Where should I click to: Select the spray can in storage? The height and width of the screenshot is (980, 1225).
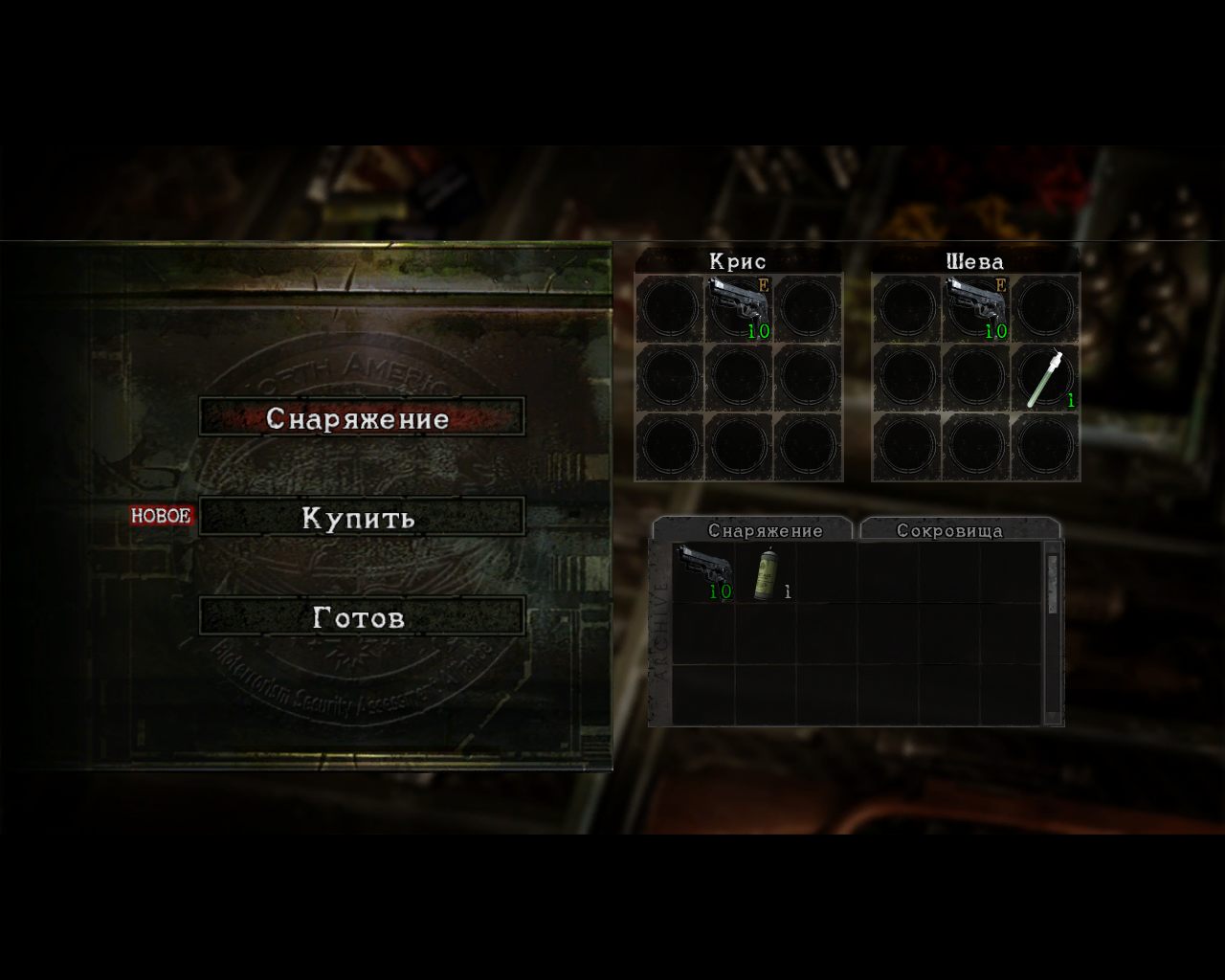click(766, 572)
